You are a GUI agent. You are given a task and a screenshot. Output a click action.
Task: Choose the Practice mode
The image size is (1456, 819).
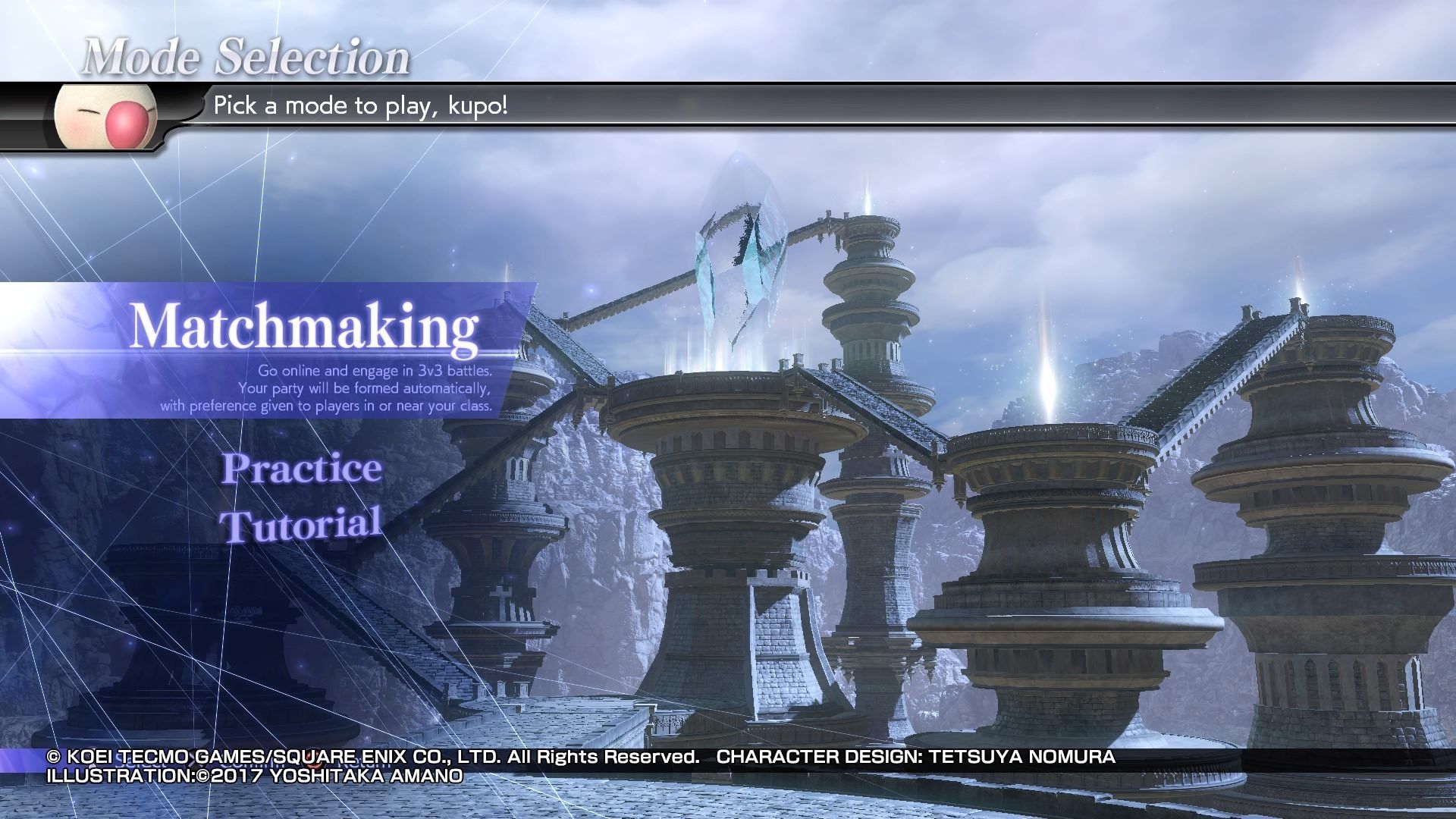click(301, 468)
